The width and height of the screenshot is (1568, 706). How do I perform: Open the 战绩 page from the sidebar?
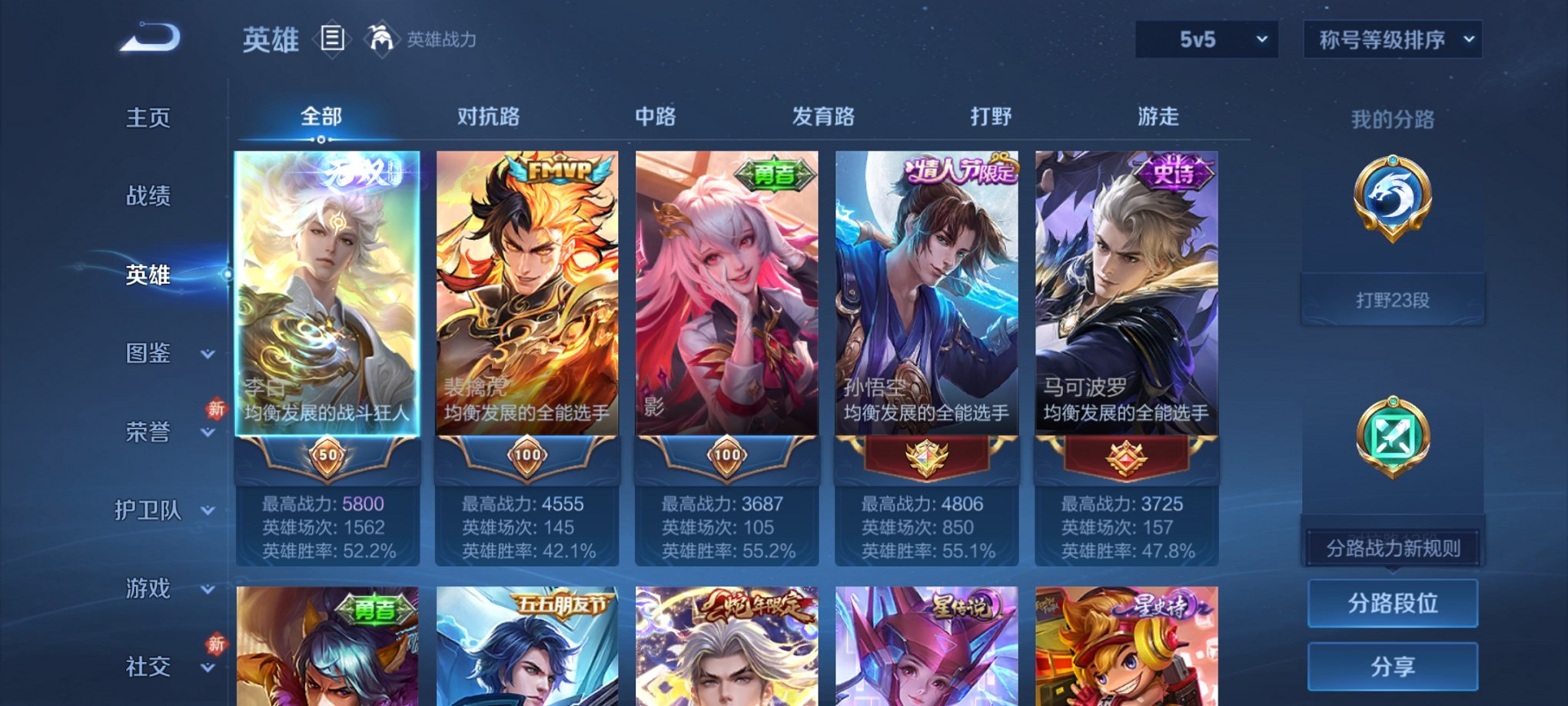(148, 197)
